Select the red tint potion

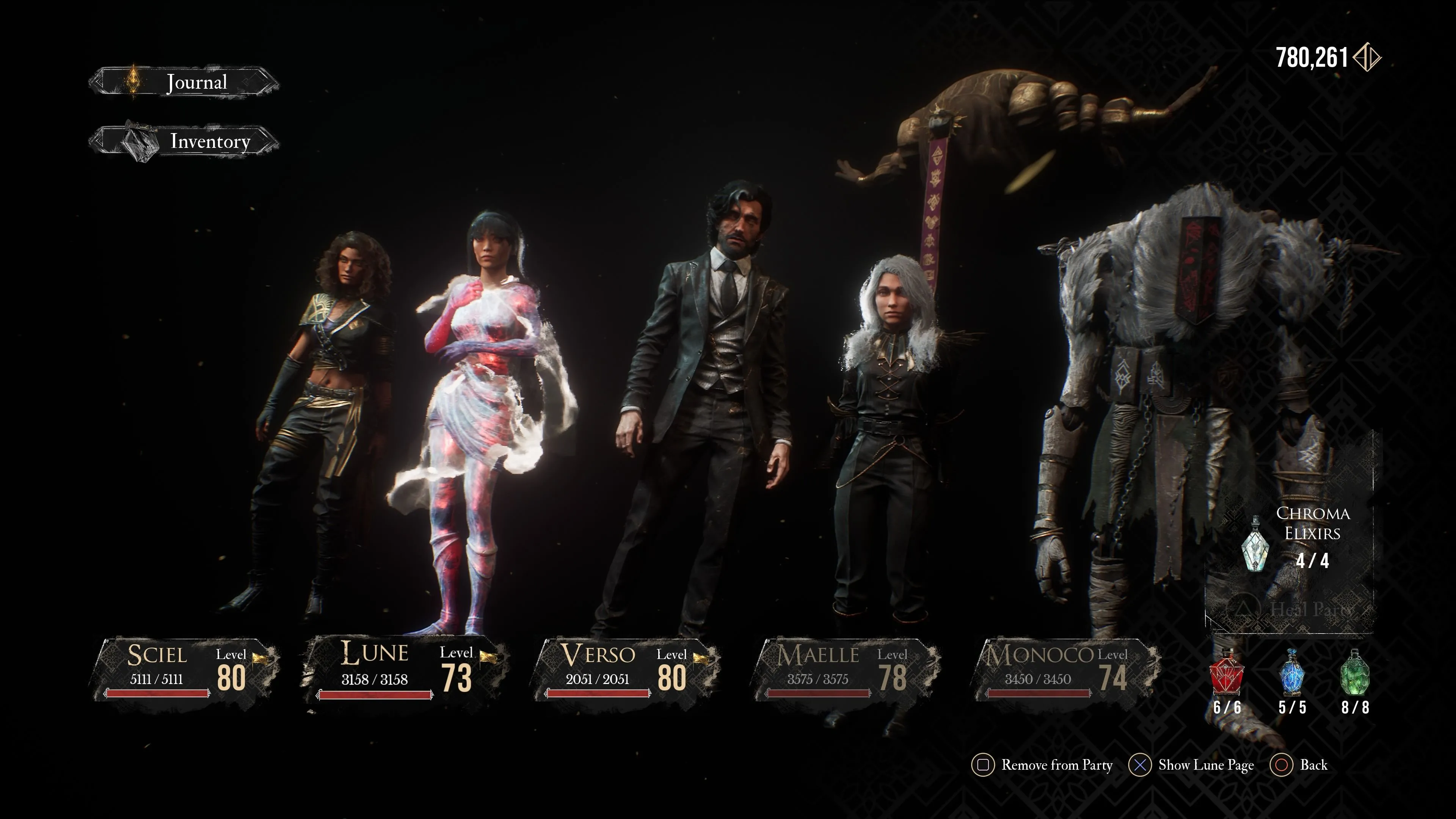[x=1227, y=673]
